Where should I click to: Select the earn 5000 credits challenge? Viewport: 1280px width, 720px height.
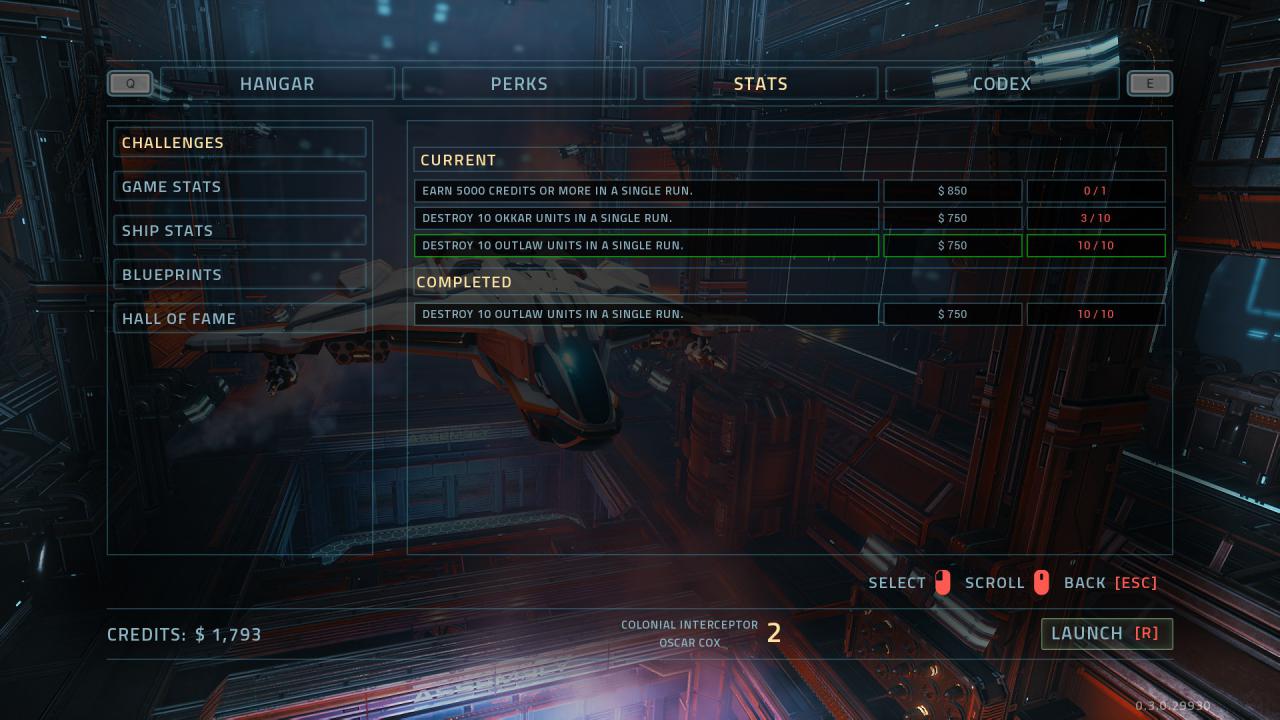[646, 191]
